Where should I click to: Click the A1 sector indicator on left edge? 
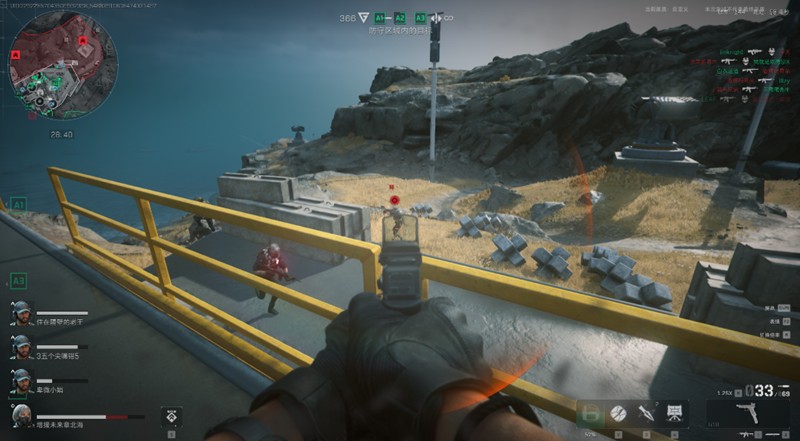(18, 203)
